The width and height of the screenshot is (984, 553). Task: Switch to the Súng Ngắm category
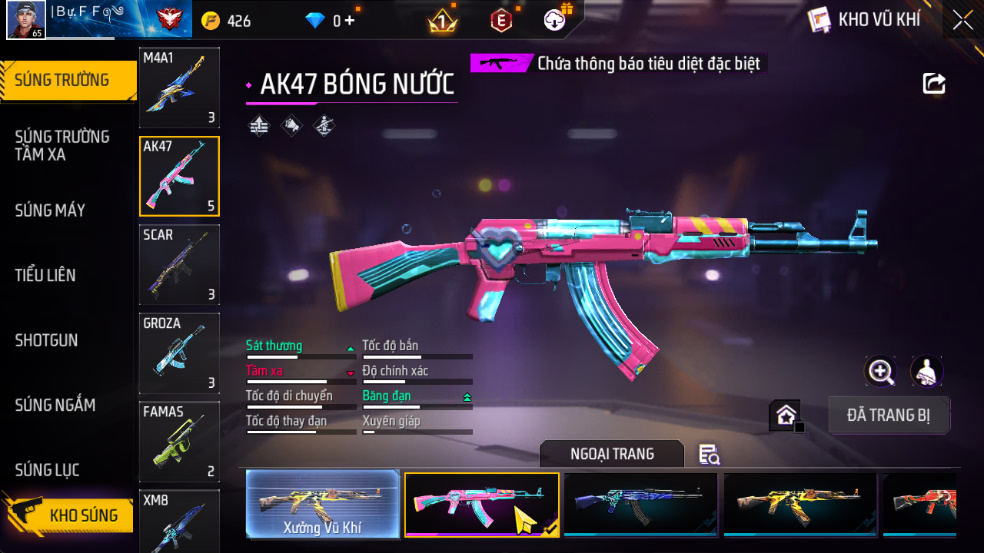point(55,405)
